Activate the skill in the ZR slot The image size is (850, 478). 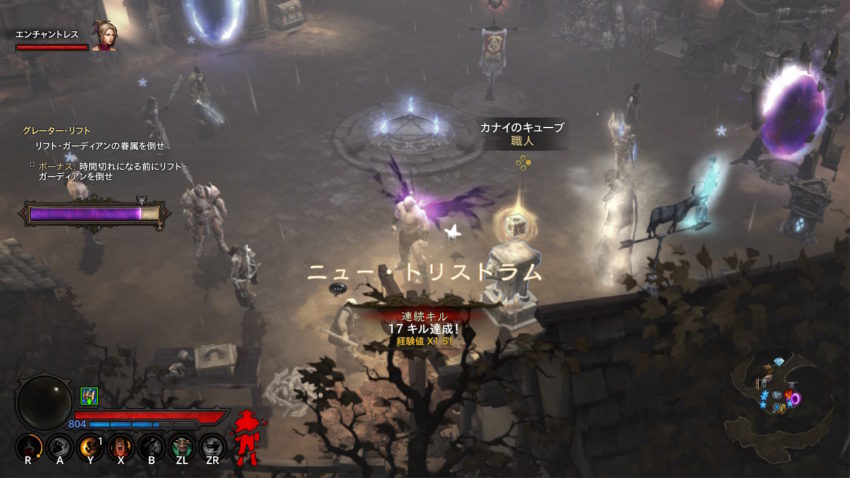point(211,447)
